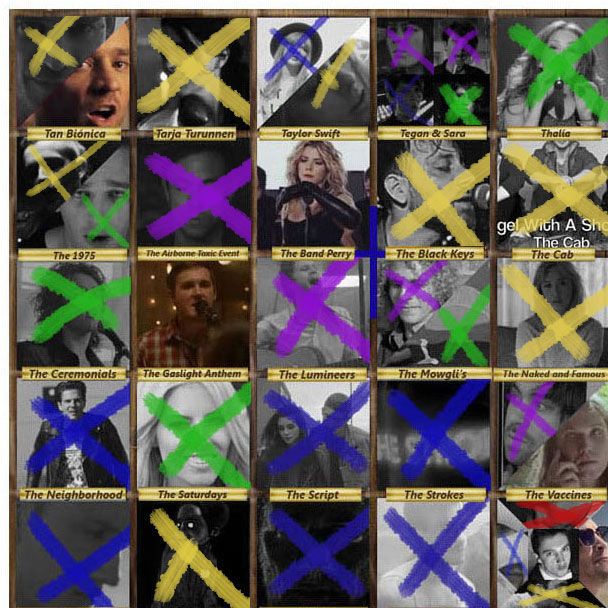Viewport: 608px width, 608px height.
Task: Pick The Strokes tile
Action: pyautogui.click(x=433, y=434)
